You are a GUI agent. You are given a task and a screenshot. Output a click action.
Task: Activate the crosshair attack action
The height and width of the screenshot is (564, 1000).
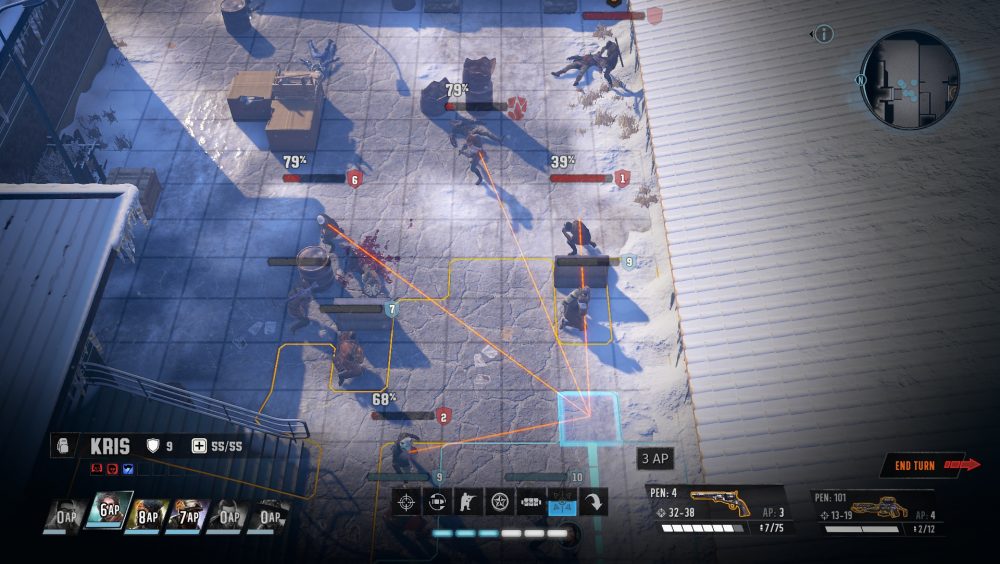[406, 502]
